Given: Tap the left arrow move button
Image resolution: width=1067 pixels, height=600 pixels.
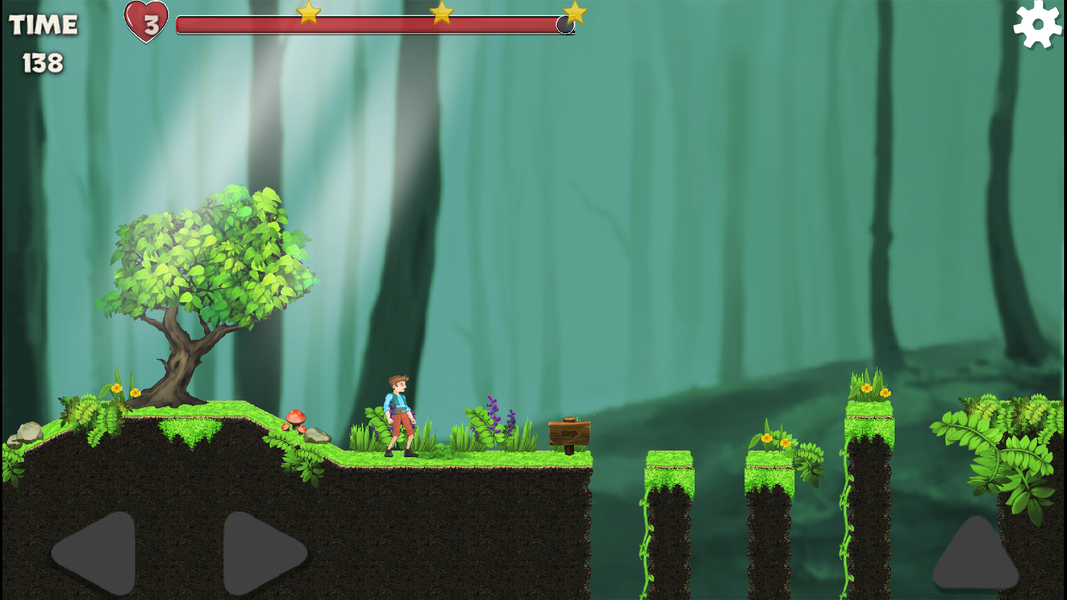Looking at the screenshot, I should pos(98,552).
